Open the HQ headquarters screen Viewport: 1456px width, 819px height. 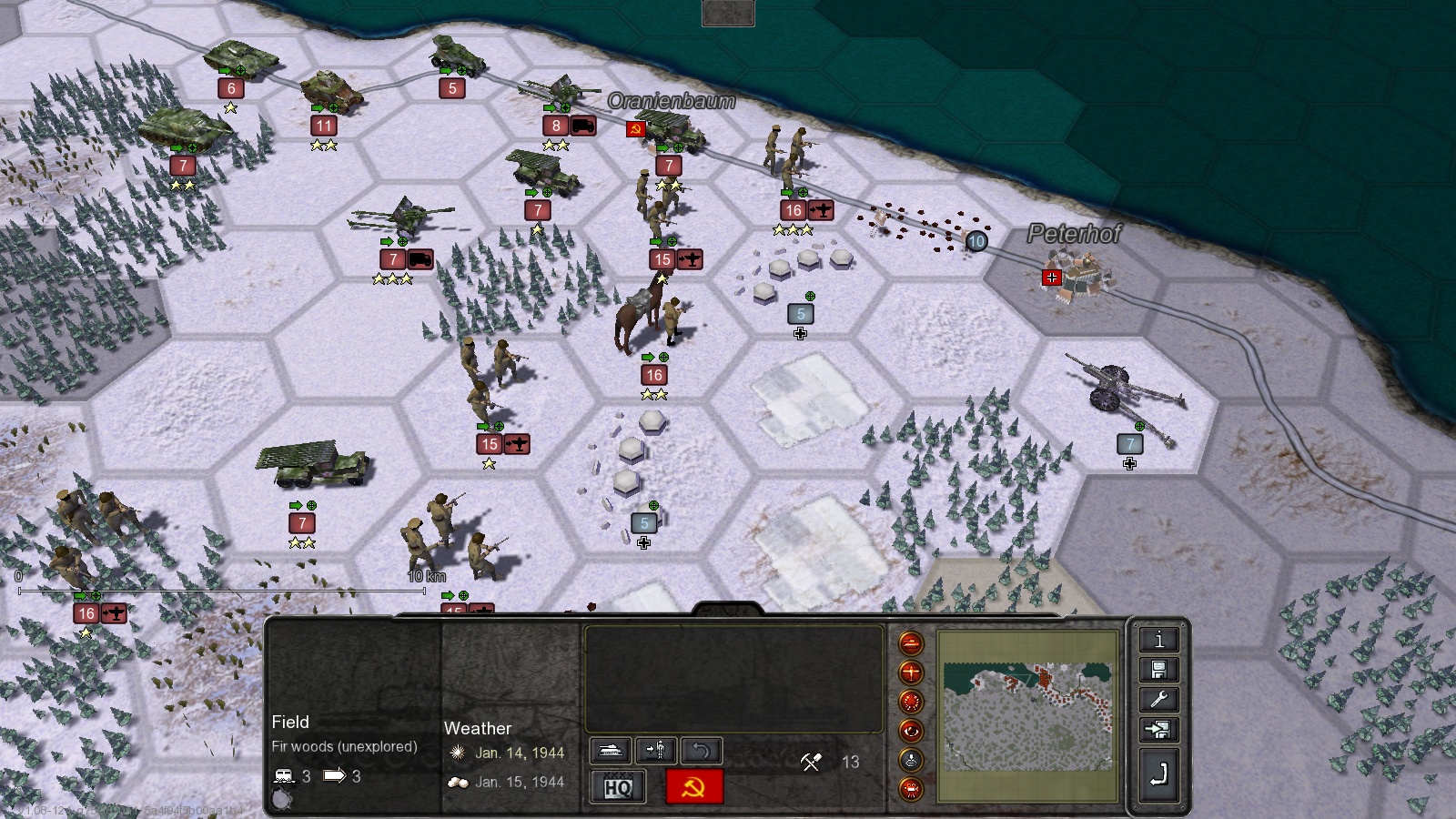point(618,787)
